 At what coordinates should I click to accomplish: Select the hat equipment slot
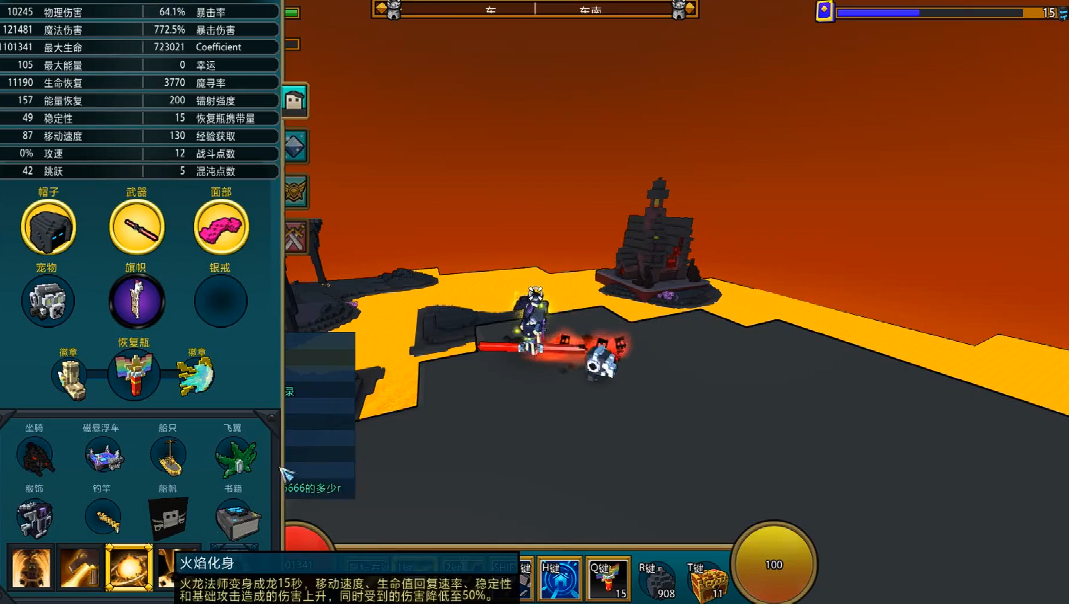click(48, 226)
